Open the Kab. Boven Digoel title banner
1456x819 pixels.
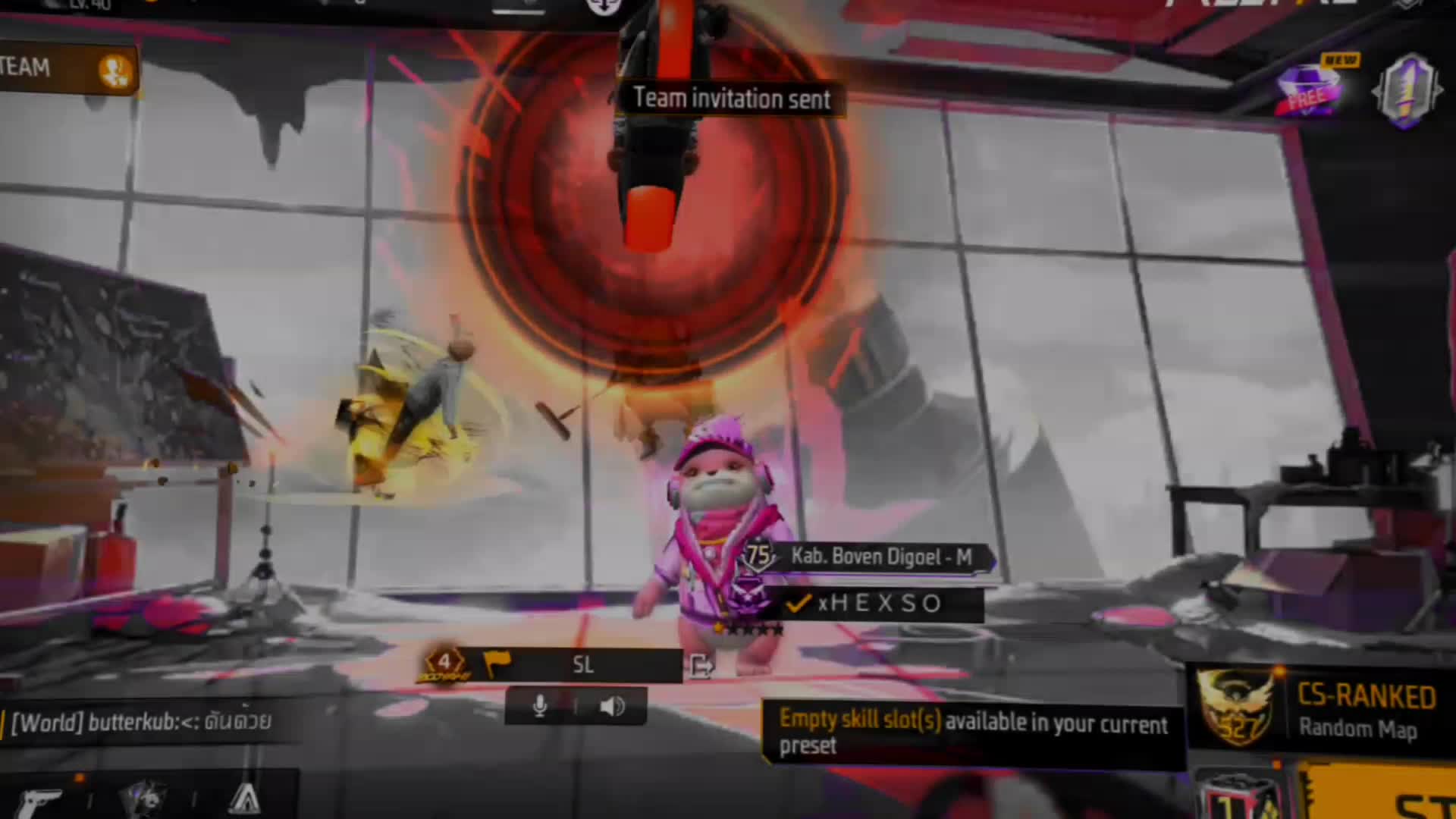point(880,557)
